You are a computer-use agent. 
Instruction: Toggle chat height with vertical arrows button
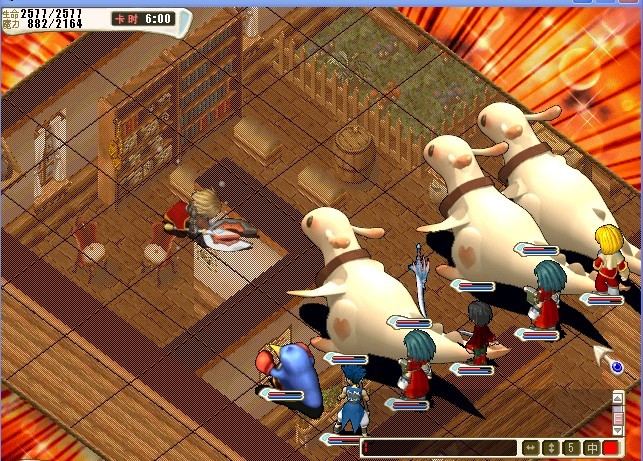[551, 448]
